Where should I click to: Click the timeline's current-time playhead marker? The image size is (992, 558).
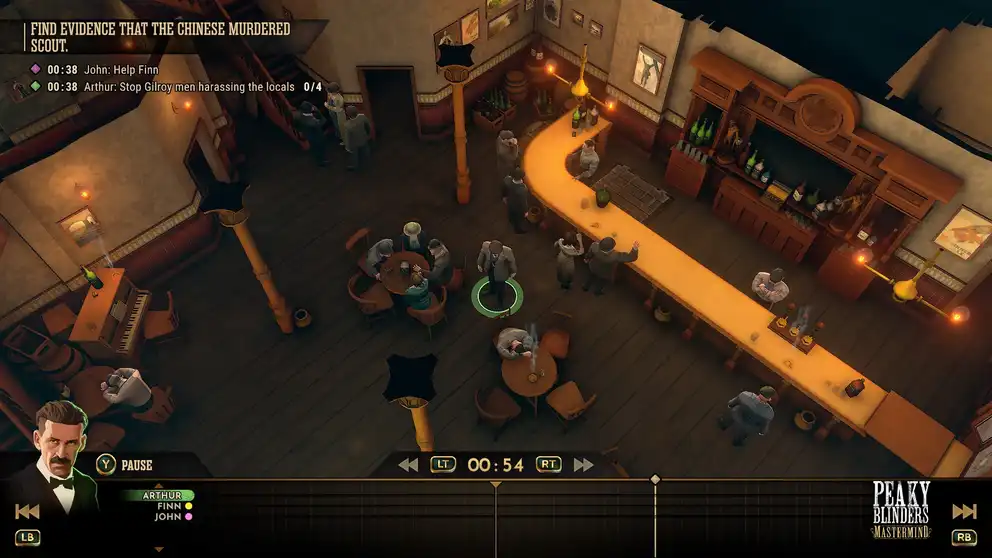[496, 486]
